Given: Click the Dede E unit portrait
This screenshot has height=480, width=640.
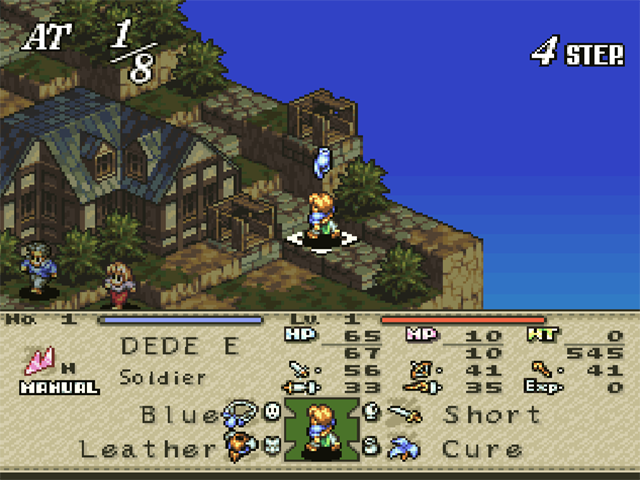Looking at the screenshot, I should (x=321, y=430).
